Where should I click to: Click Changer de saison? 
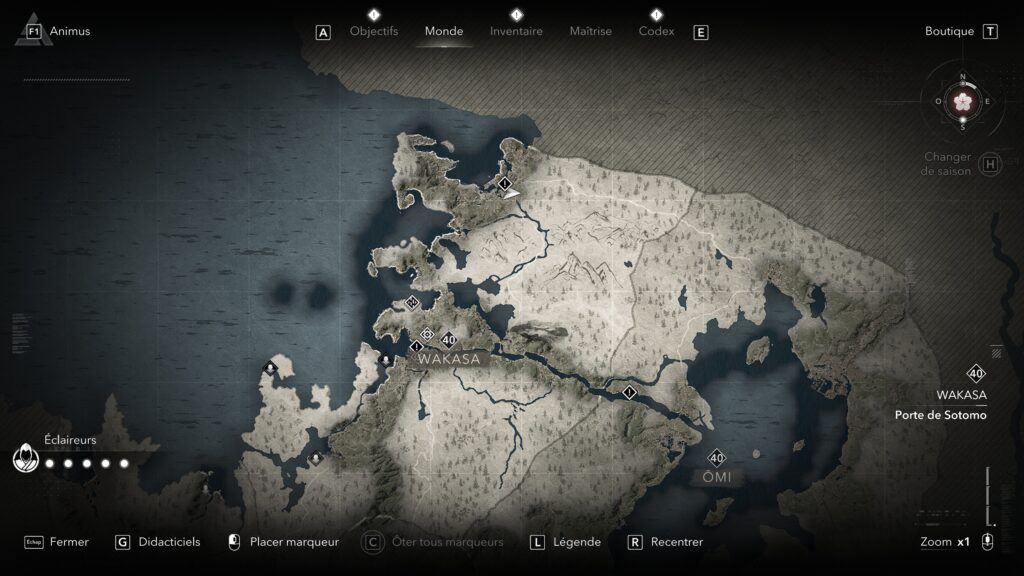948,164
